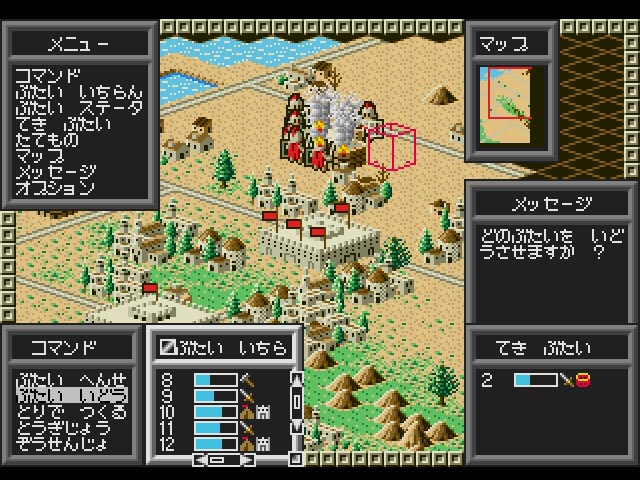The height and width of the screenshot is (480, 640).
Task: Click the unit list's up scroll arrow
Action: (x=295, y=379)
